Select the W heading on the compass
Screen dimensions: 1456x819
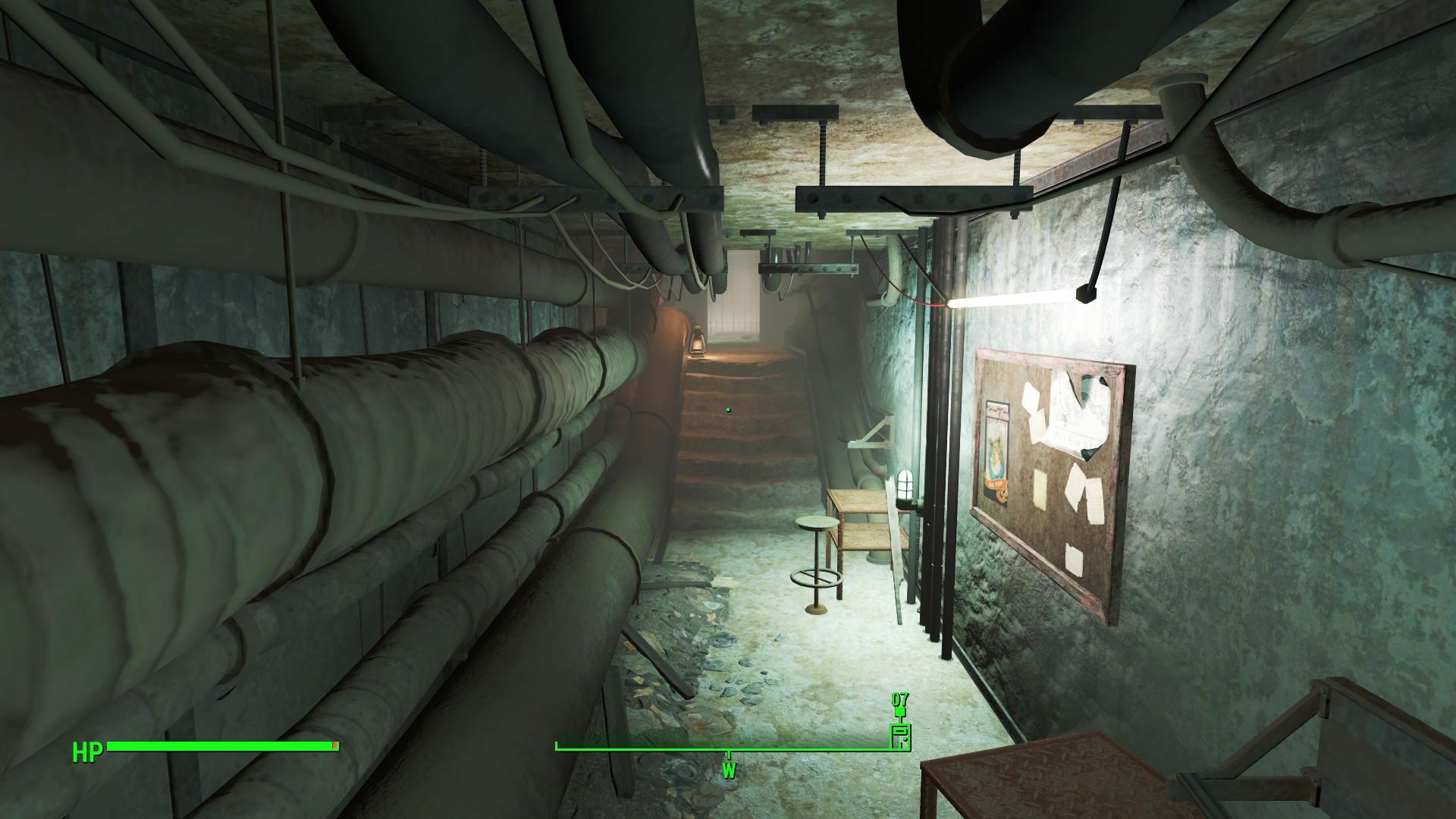[x=729, y=772]
